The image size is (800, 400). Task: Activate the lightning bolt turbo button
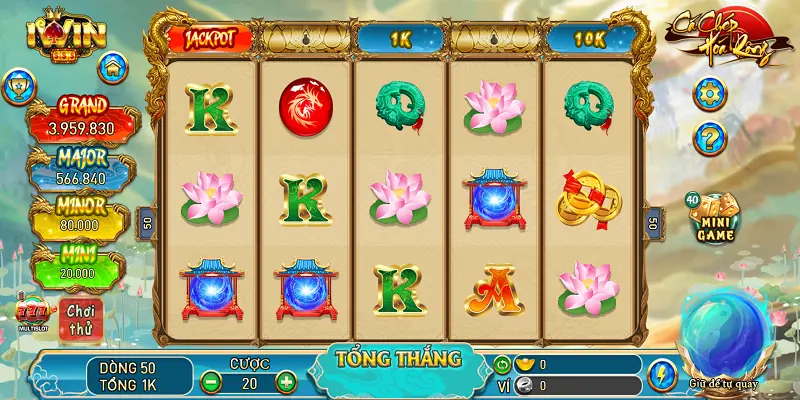pyautogui.click(x=661, y=374)
